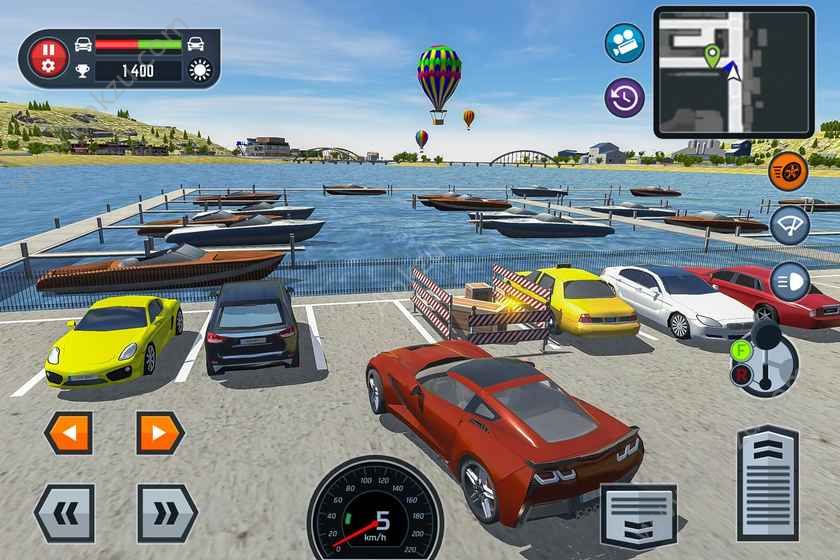This screenshot has height=560, width=840.
Task: Apply the brake pedal
Action: point(638,515)
